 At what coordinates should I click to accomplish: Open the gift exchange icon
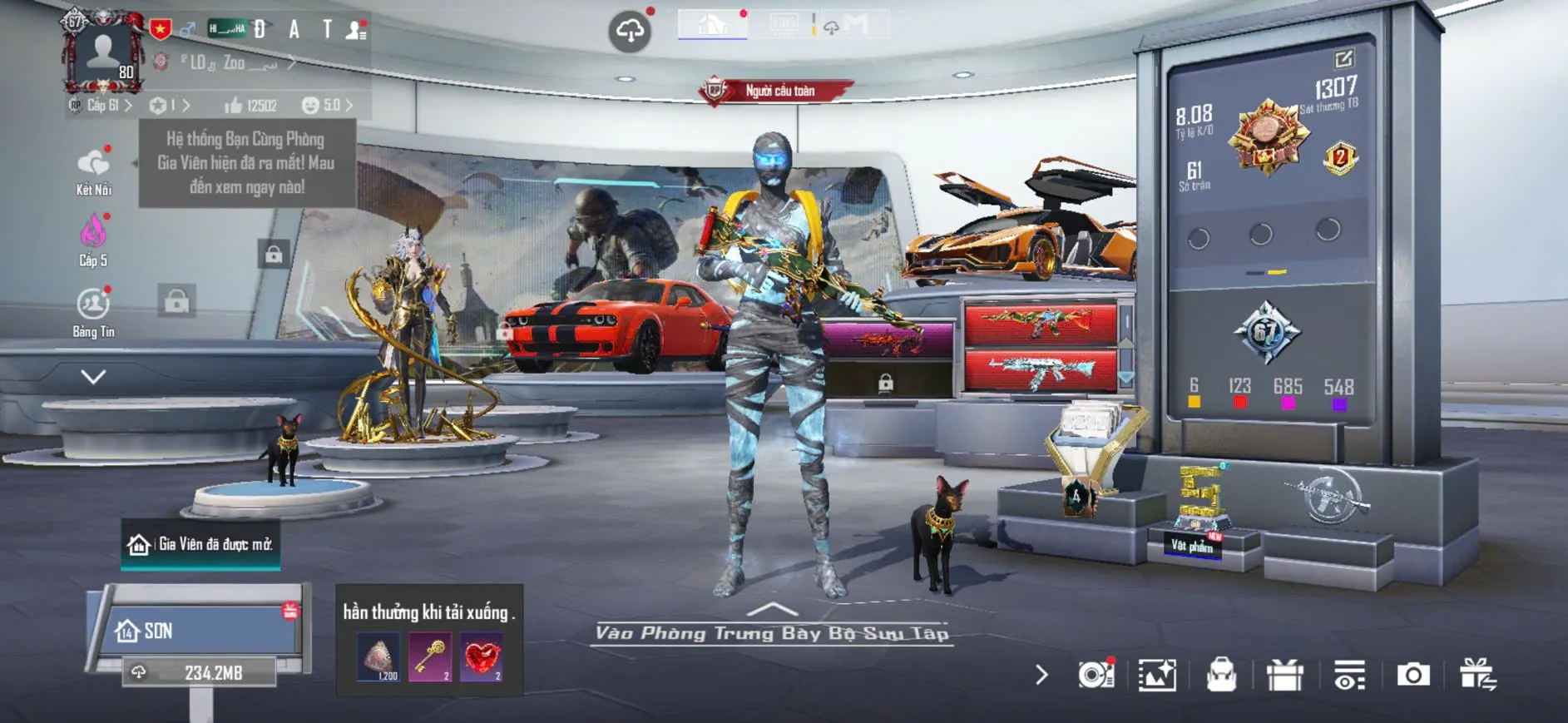[1477, 675]
